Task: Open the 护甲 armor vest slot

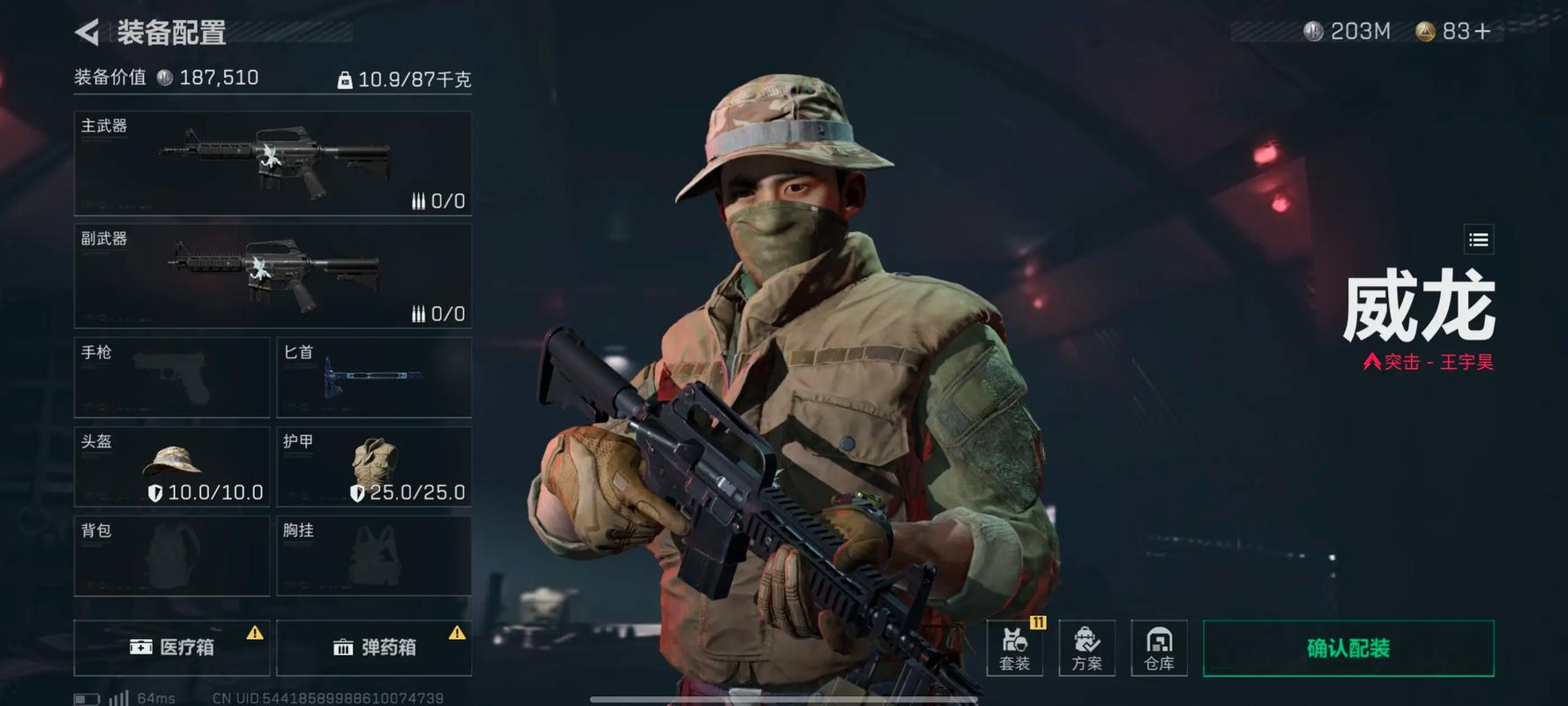Action: point(374,467)
